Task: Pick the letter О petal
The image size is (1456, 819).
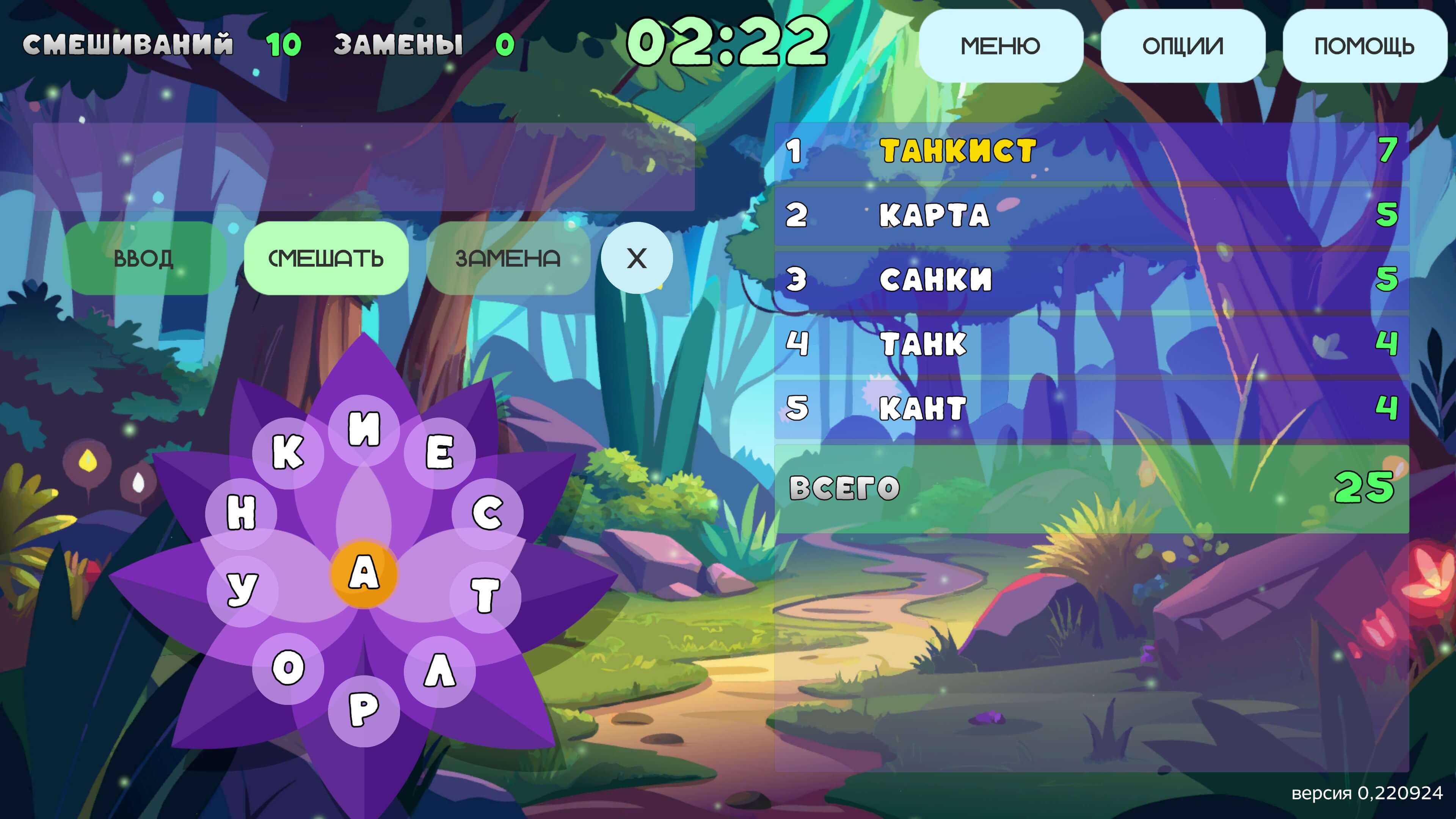Action: coord(288,668)
